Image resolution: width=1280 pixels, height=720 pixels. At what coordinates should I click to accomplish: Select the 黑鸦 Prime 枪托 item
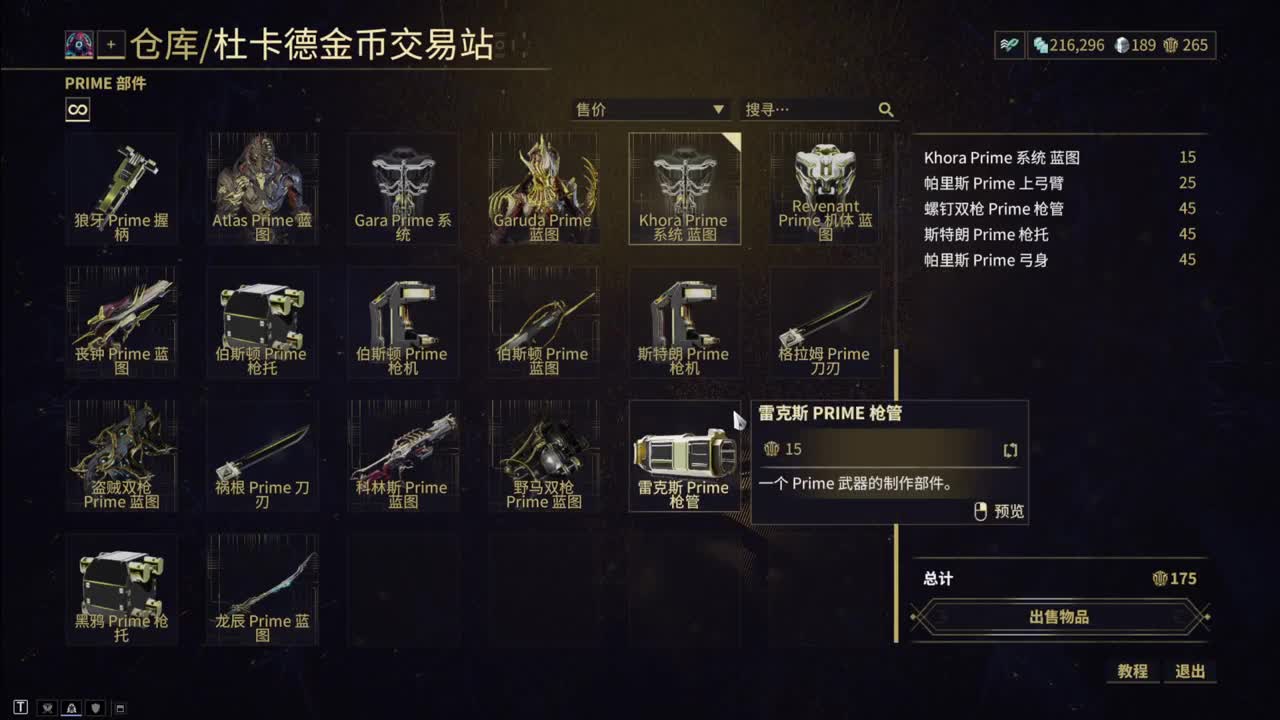122,590
